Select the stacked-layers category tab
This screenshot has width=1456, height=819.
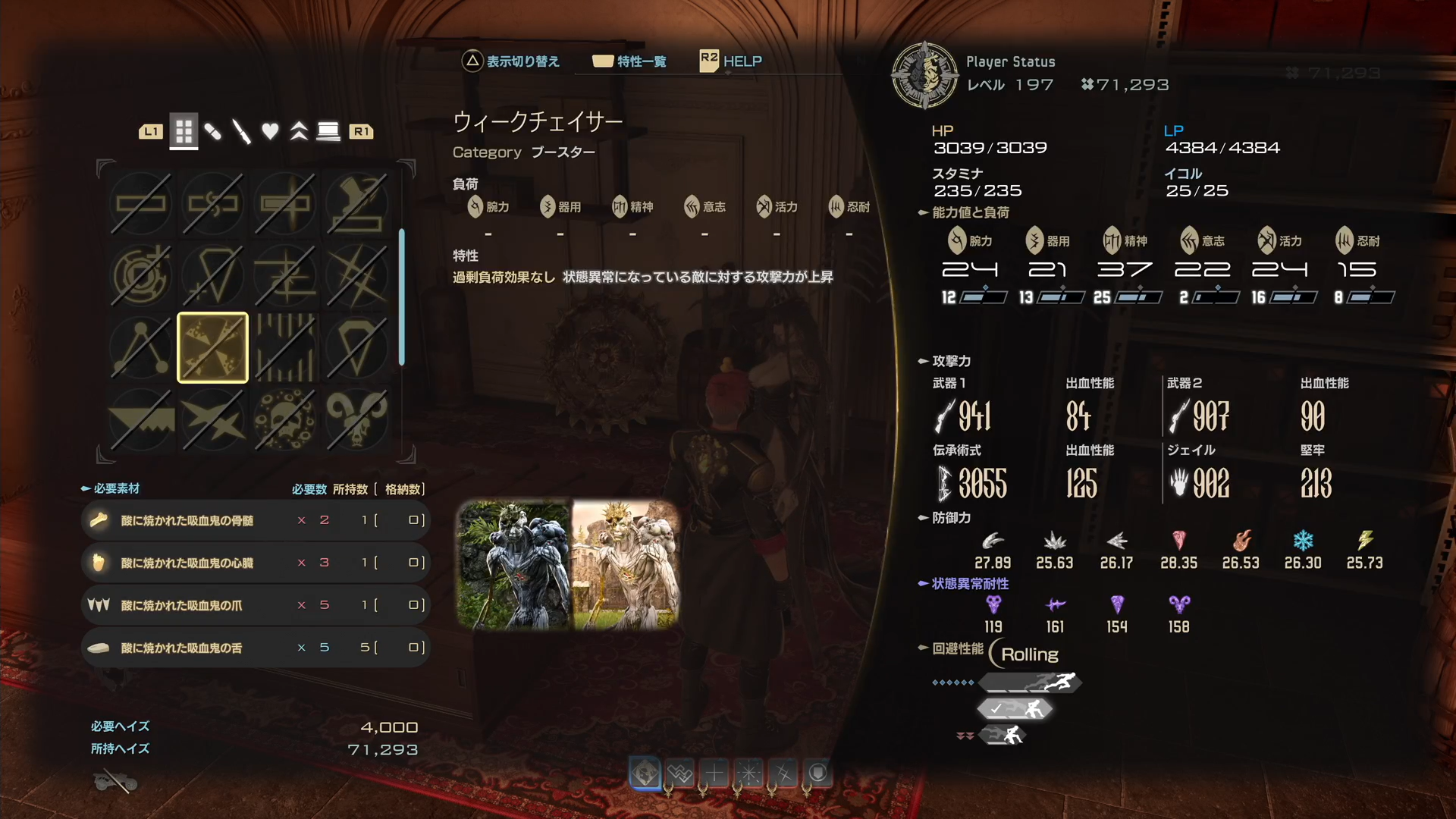click(x=328, y=132)
